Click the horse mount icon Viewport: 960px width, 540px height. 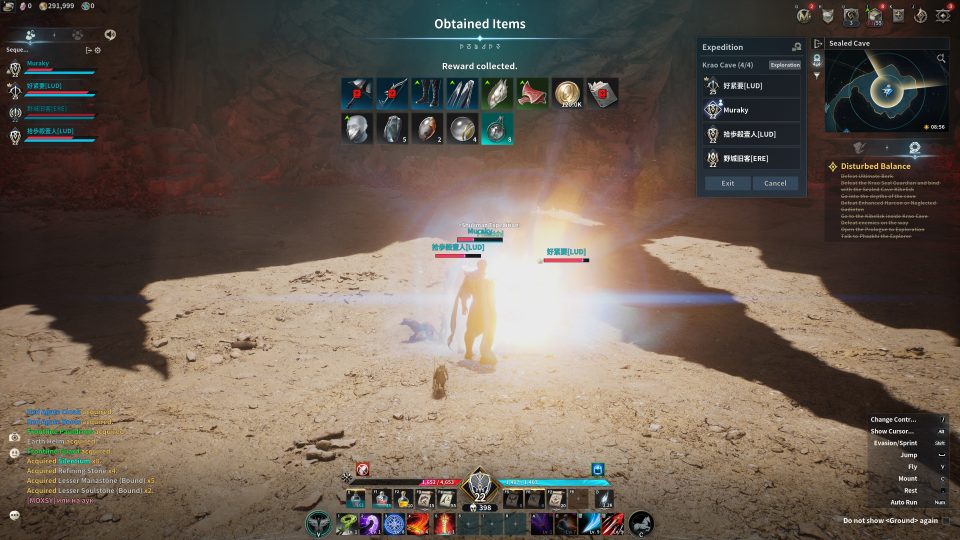641,523
